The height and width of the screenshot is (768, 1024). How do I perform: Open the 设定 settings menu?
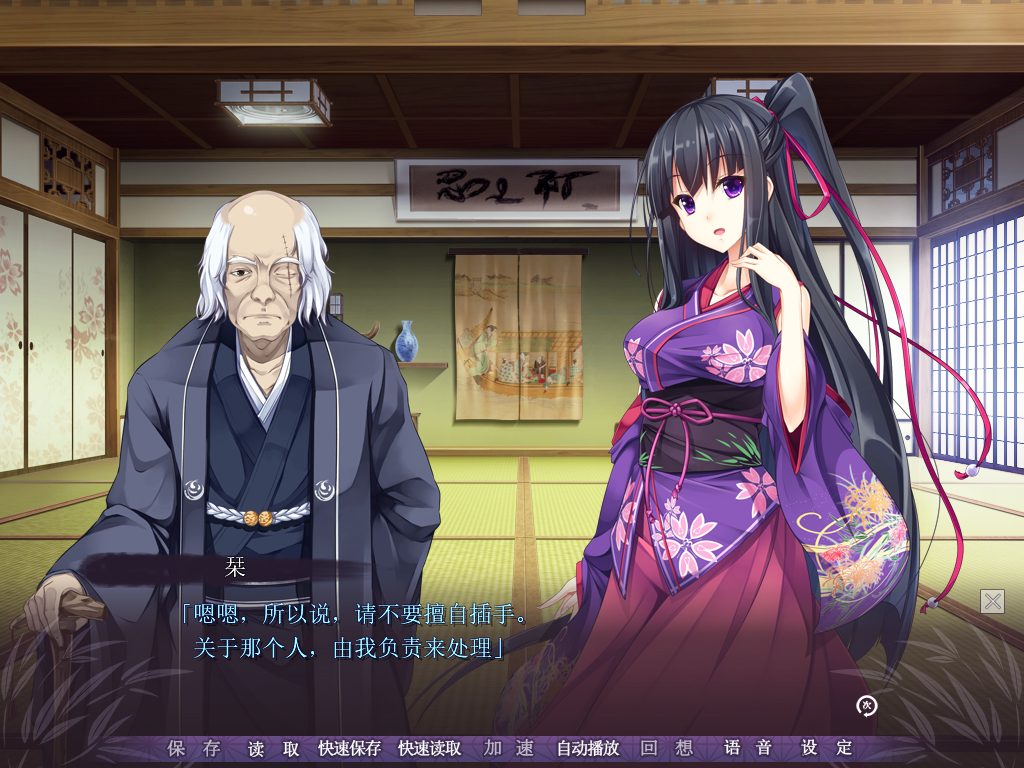coord(827,748)
